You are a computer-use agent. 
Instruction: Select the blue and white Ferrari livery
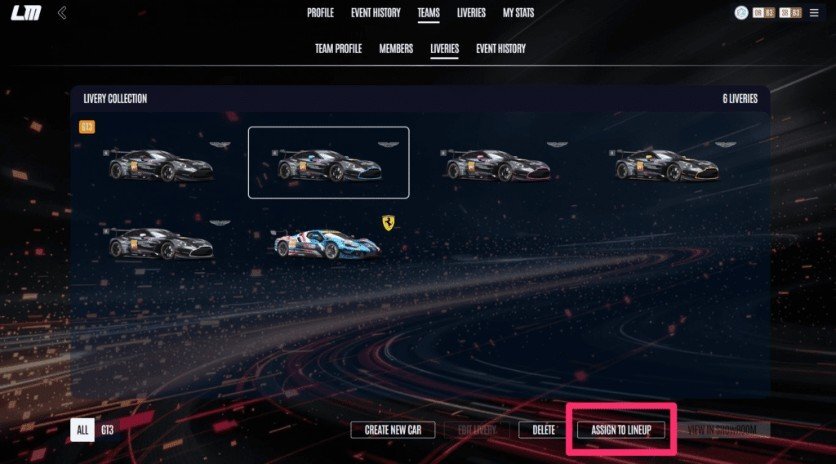point(328,243)
